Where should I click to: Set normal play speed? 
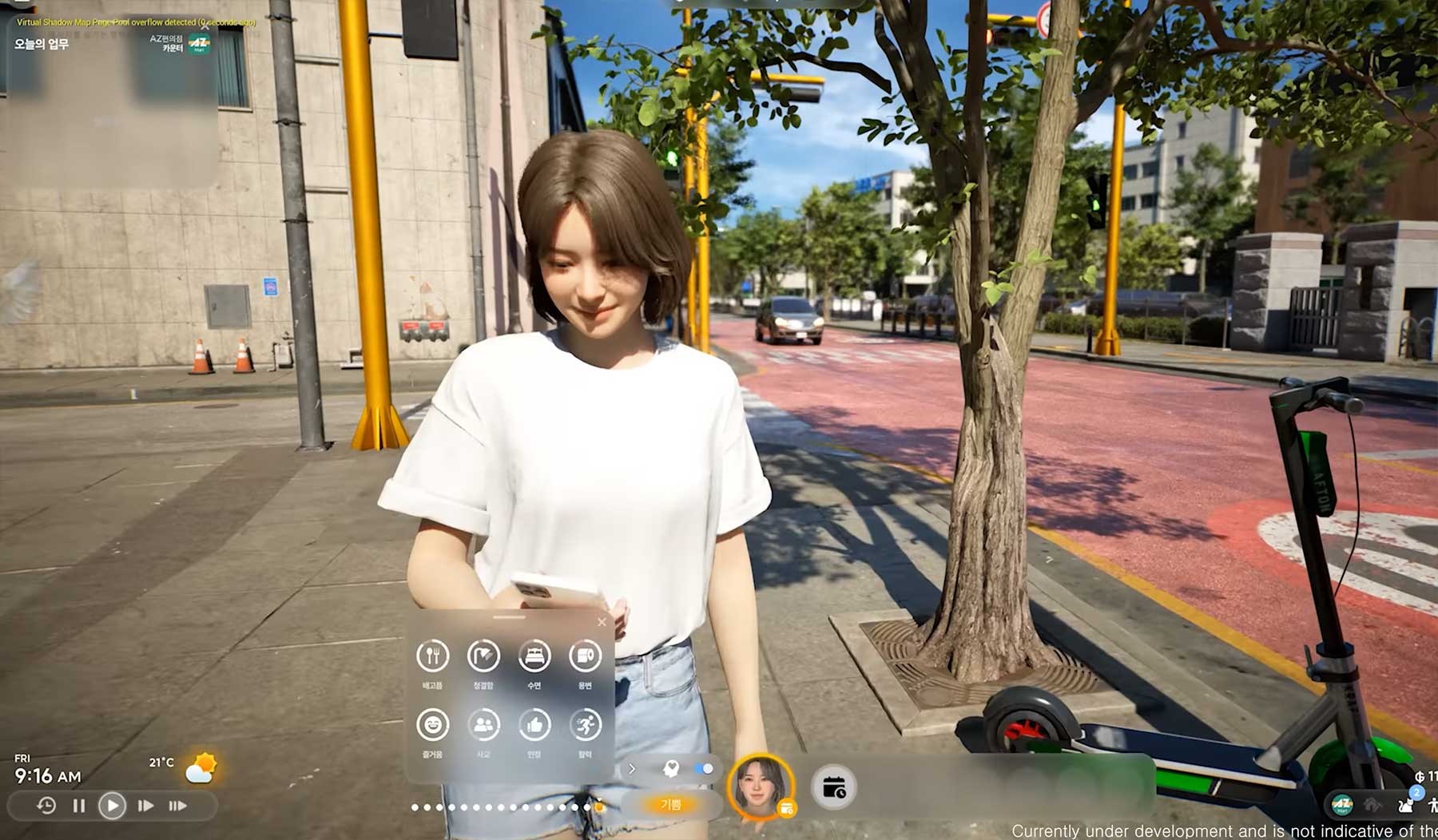(x=112, y=806)
